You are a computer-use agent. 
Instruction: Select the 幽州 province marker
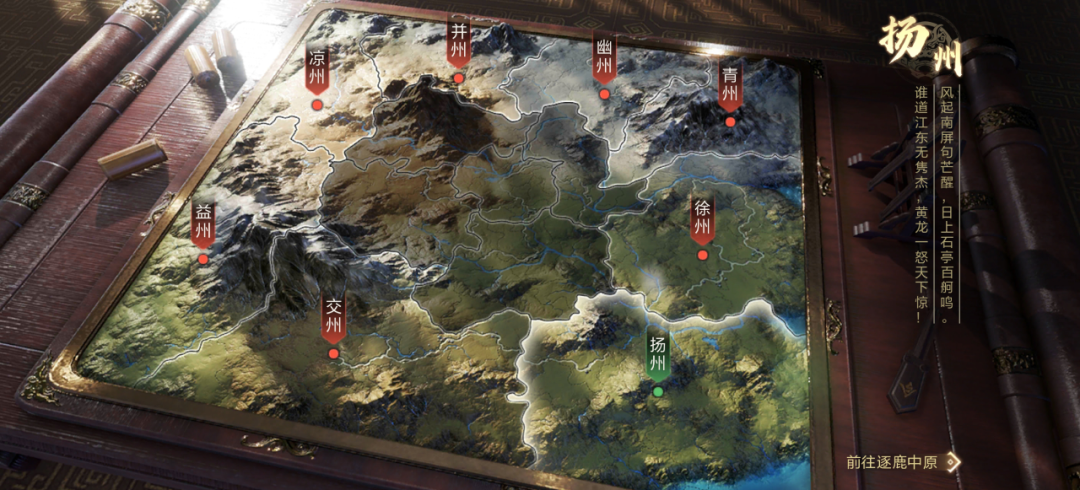click(x=604, y=61)
